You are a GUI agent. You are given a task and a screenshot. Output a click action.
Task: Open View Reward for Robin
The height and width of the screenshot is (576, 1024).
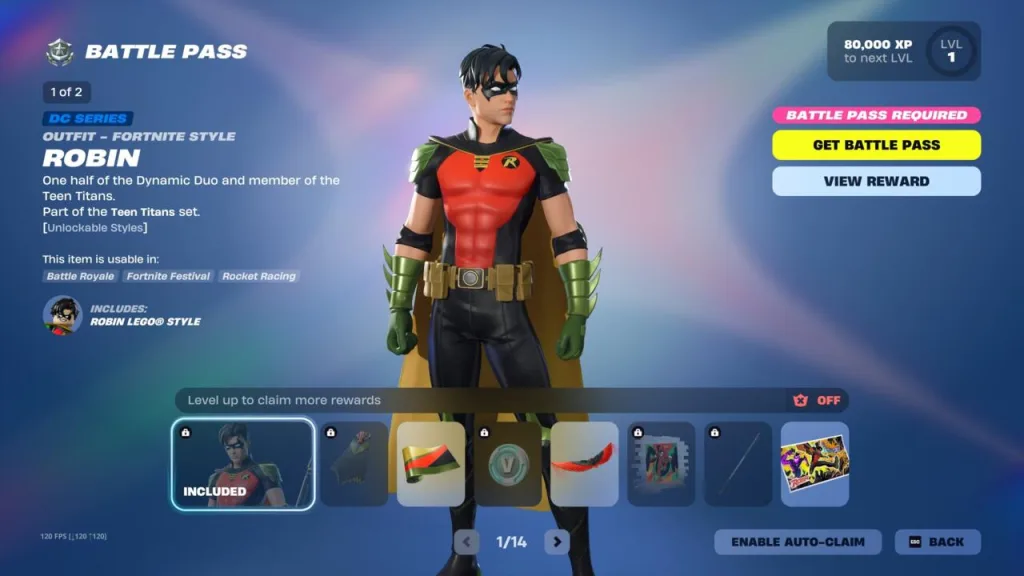pos(876,181)
